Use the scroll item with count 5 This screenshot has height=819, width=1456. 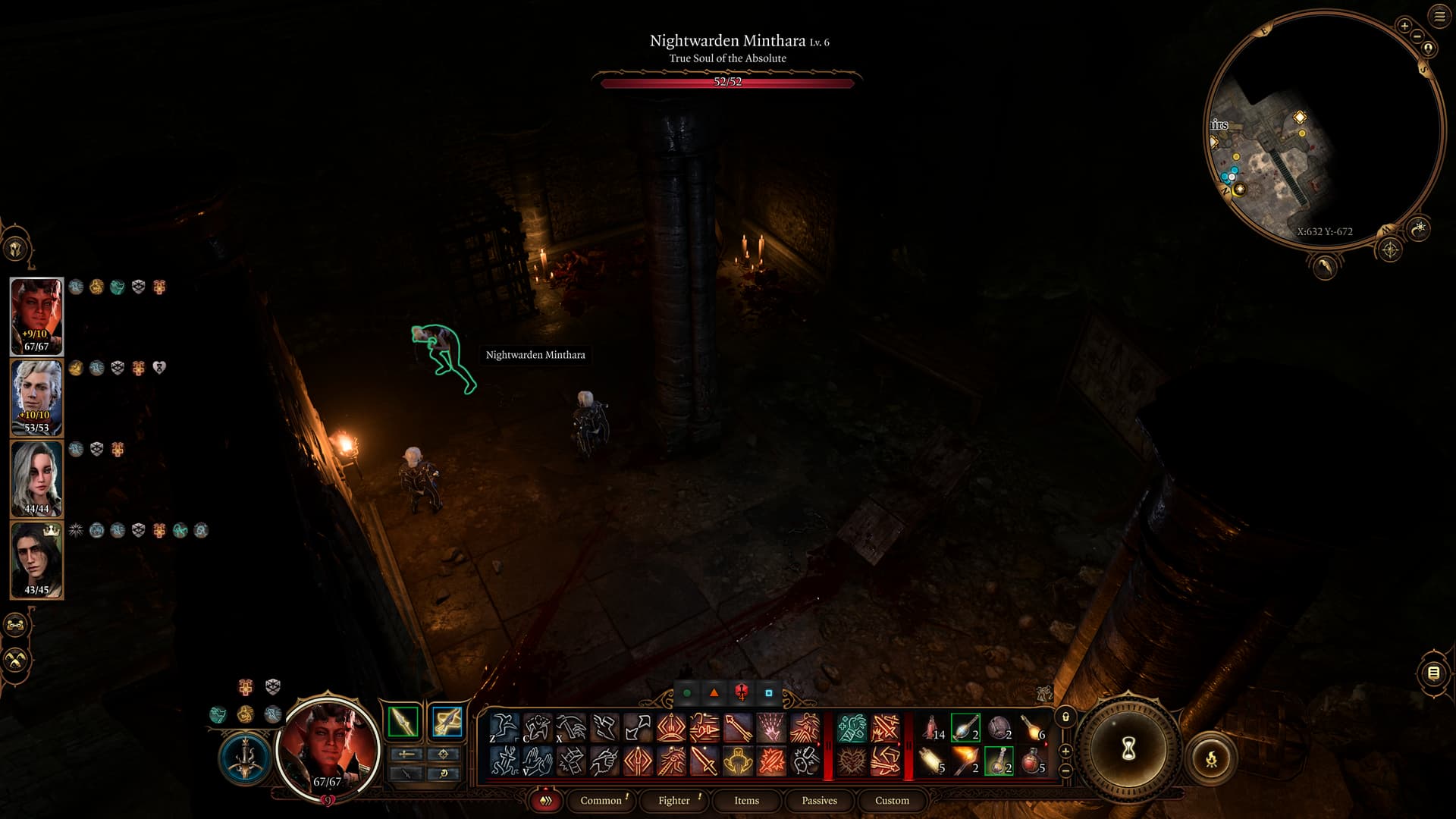[932, 761]
